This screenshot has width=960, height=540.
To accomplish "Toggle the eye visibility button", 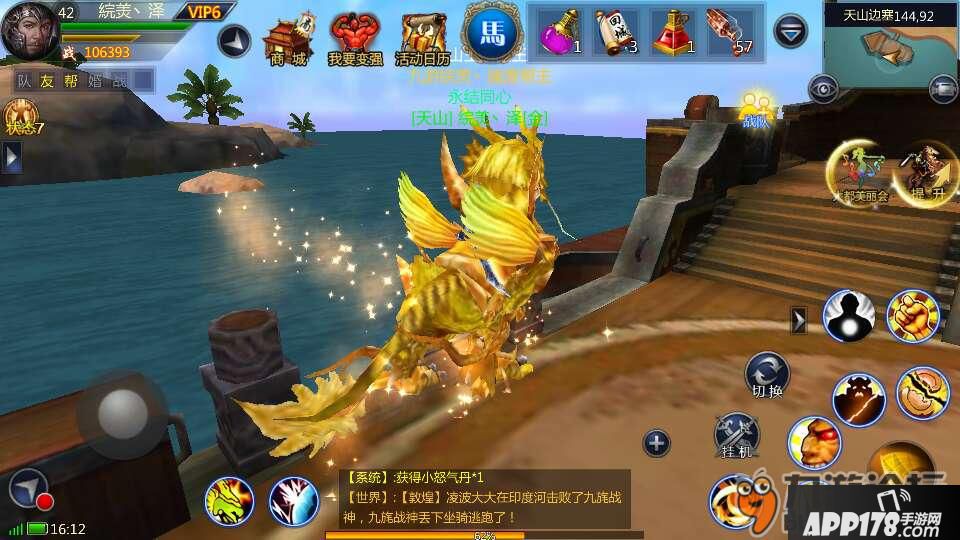I will [x=825, y=89].
